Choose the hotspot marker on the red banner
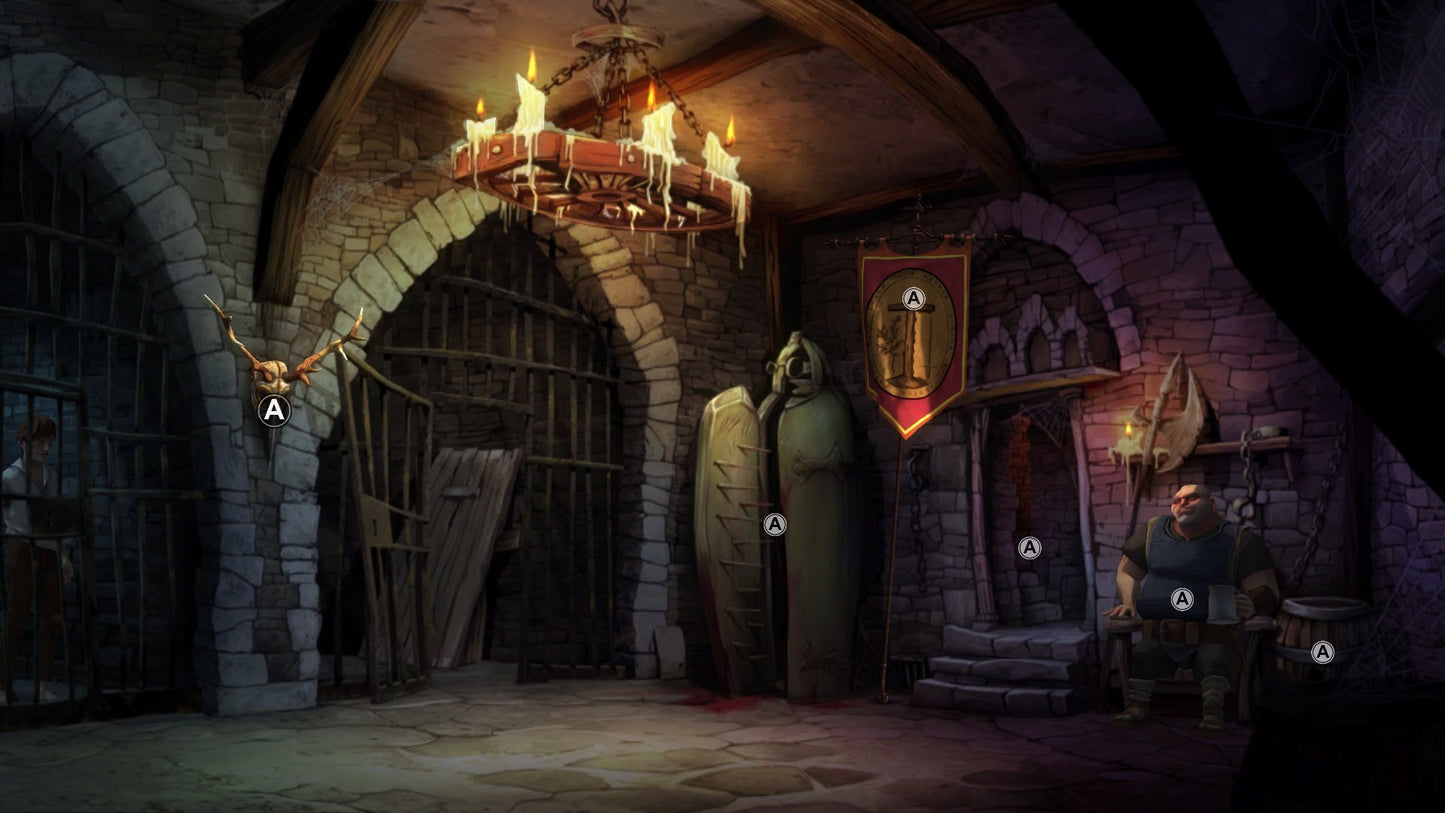Screen dimensions: 1445x813 click(x=912, y=298)
